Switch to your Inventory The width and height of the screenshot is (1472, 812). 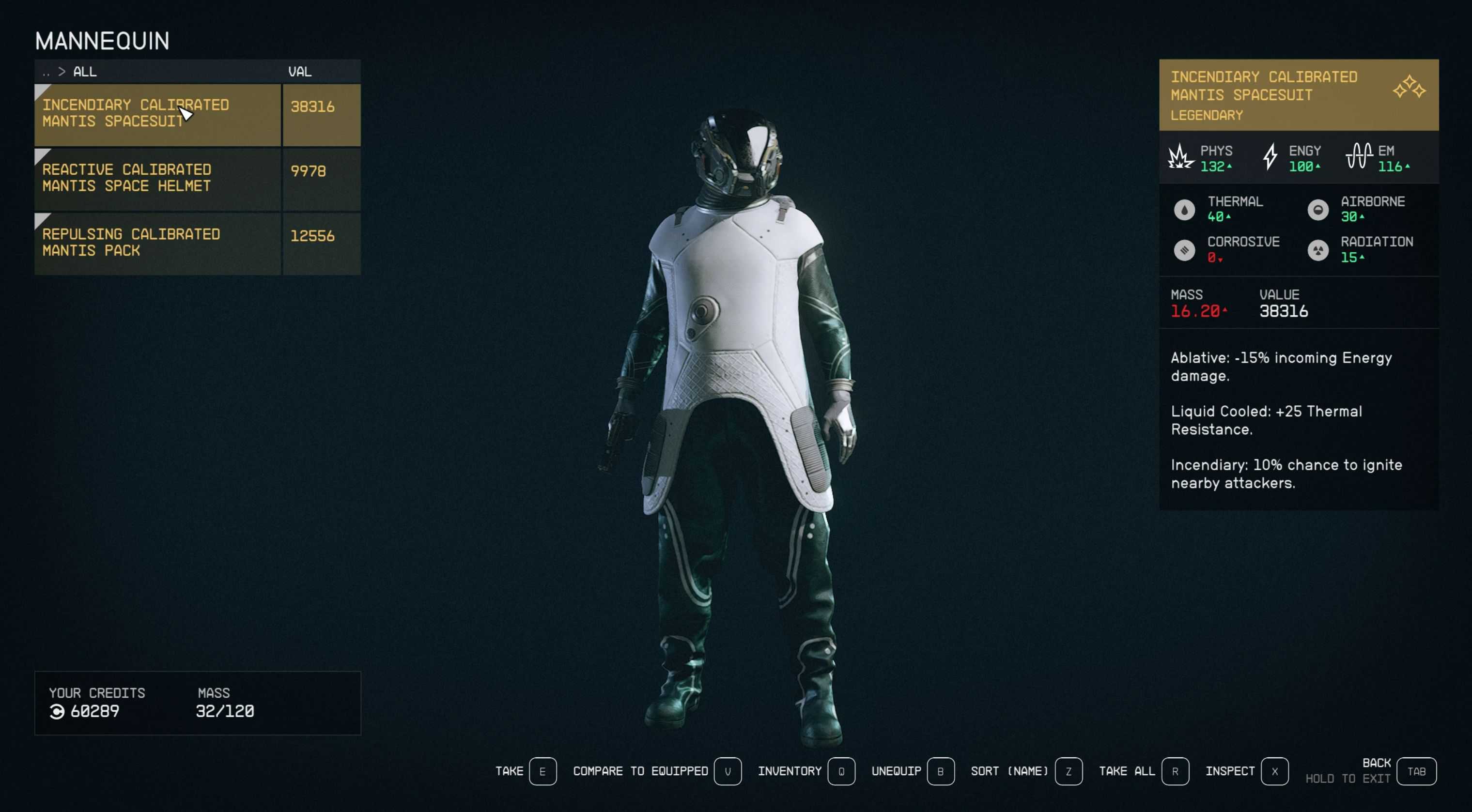[840, 771]
